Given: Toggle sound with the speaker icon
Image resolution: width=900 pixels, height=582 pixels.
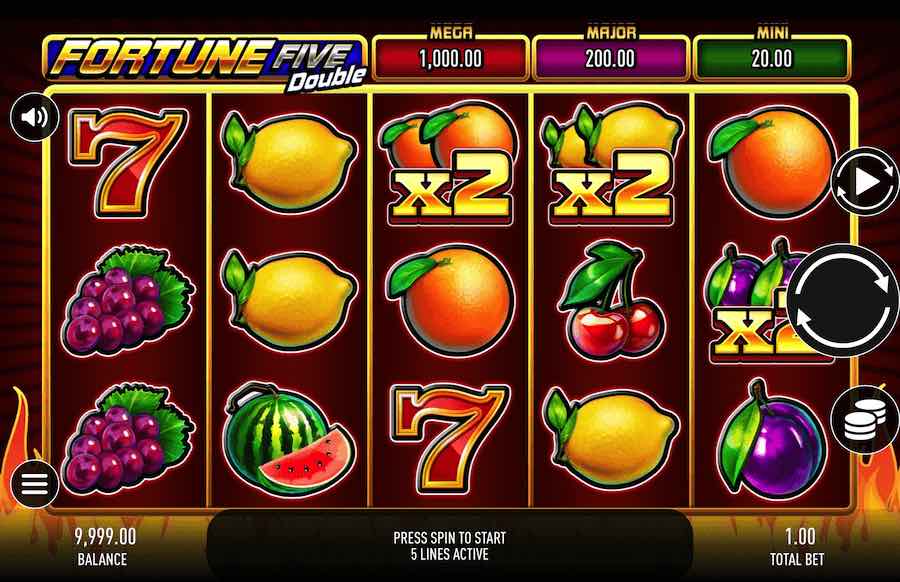Looking at the screenshot, I should coord(35,118).
